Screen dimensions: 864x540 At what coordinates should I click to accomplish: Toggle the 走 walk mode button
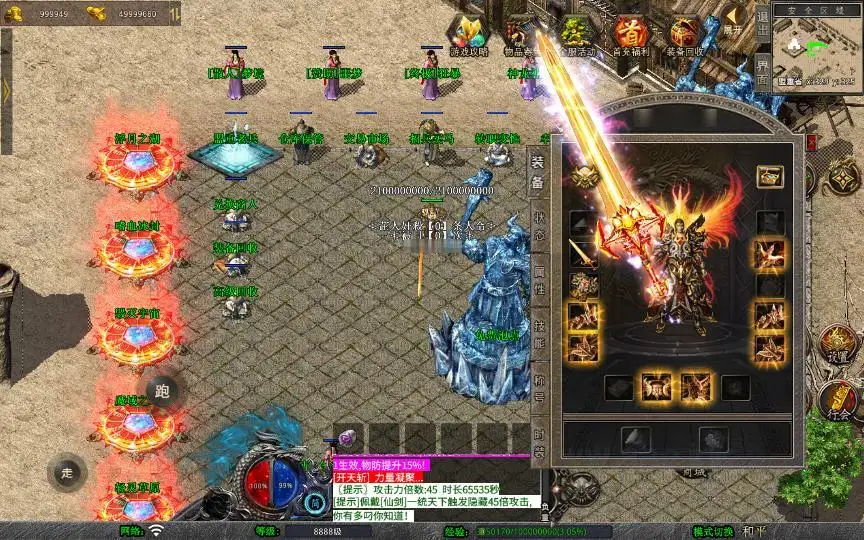coord(68,472)
